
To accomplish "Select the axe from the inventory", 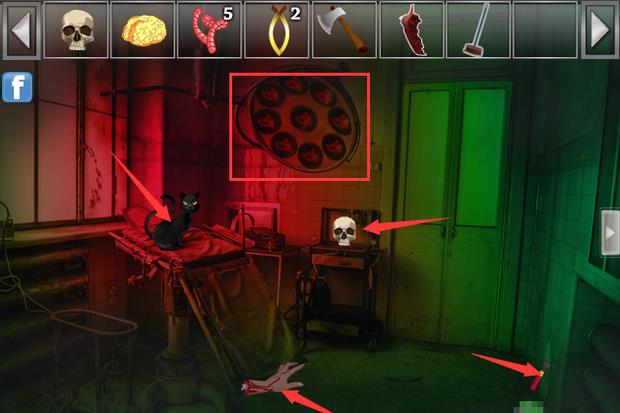I will point(343,30).
